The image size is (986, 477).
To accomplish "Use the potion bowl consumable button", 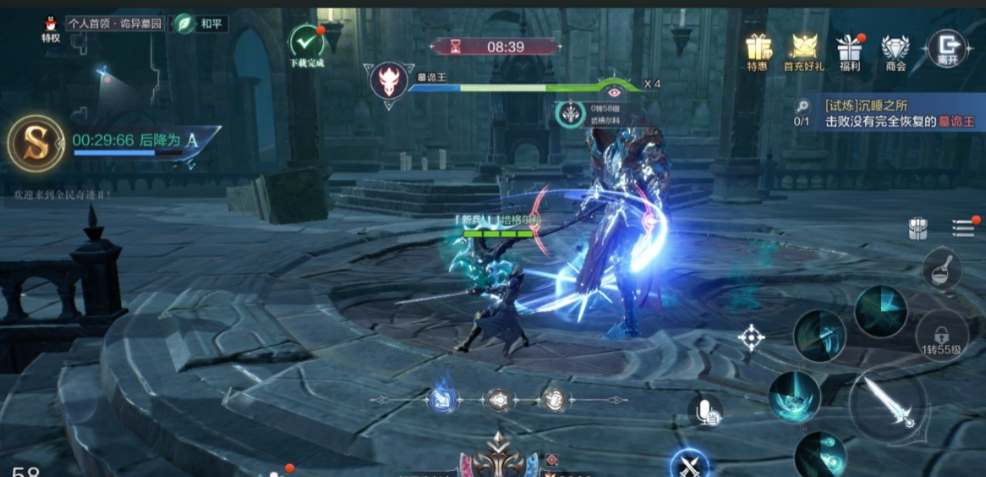I will 941,269.
